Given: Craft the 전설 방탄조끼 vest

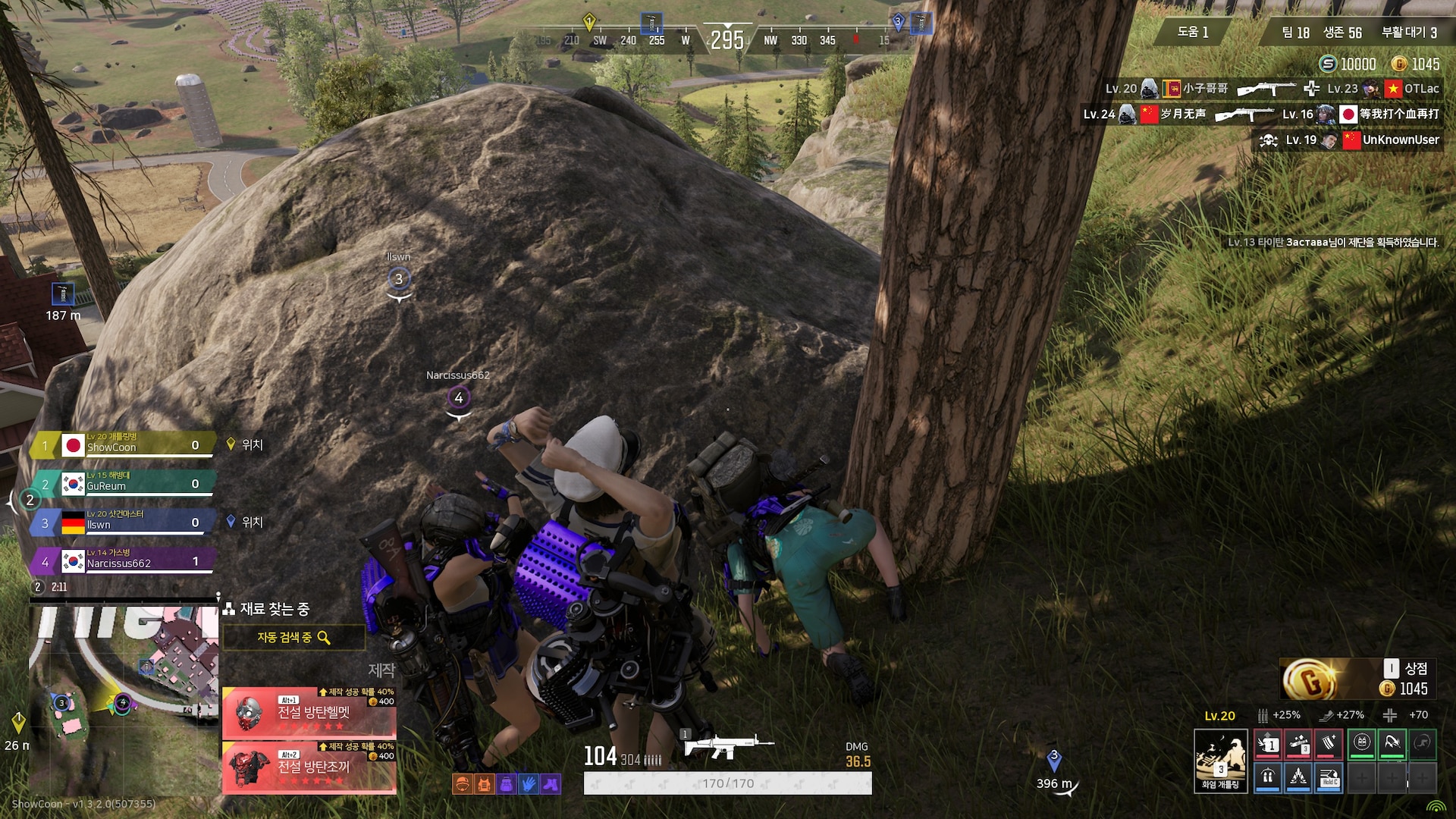Looking at the screenshot, I should pyautogui.click(x=309, y=767).
